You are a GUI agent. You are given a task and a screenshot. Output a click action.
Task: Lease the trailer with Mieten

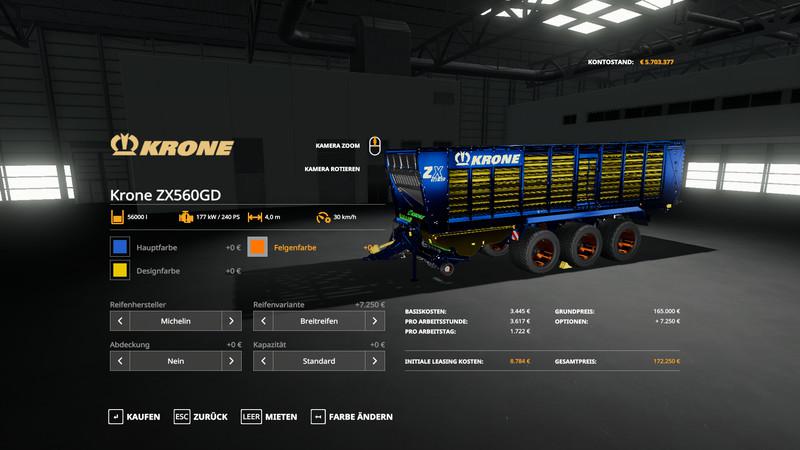[x=270, y=416]
